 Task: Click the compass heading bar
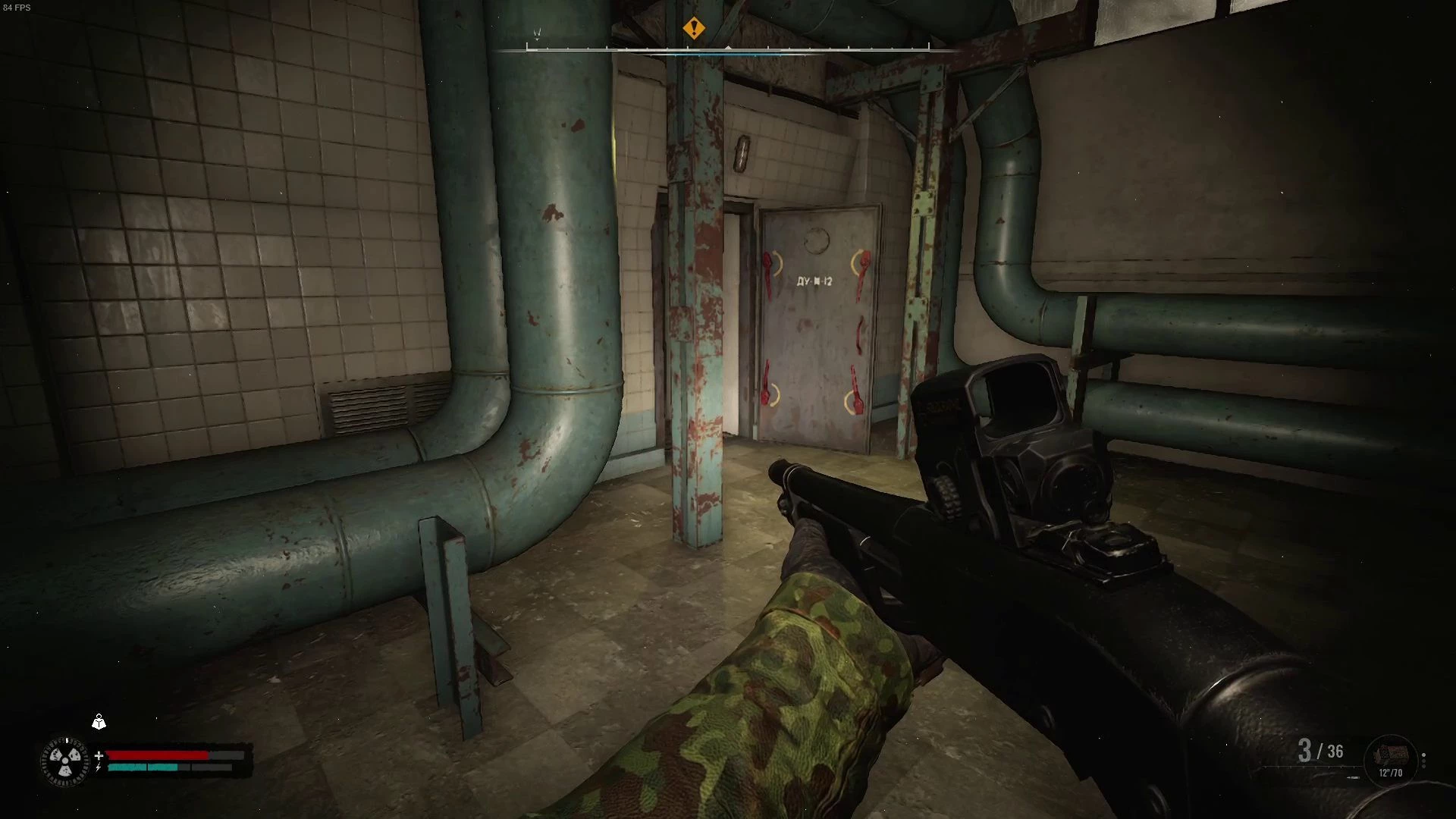click(x=728, y=49)
